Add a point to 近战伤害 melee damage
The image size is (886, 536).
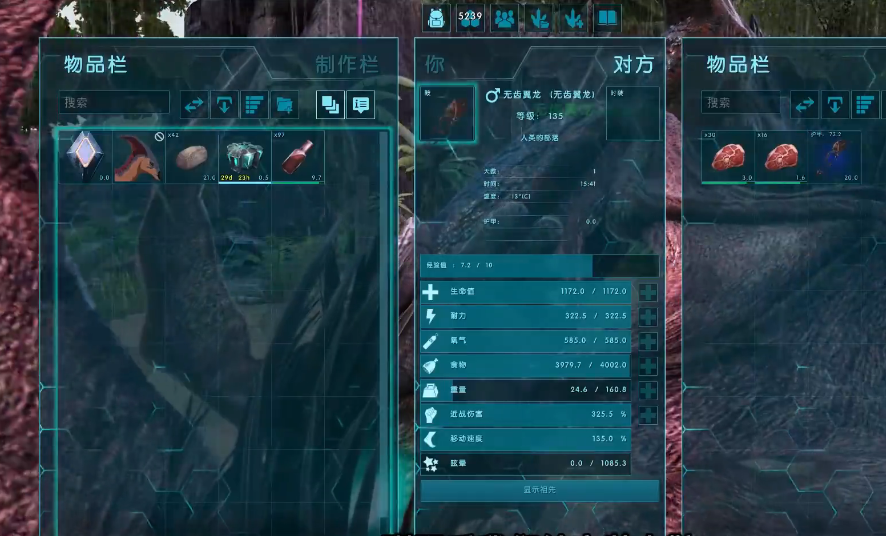click(648, 414)
